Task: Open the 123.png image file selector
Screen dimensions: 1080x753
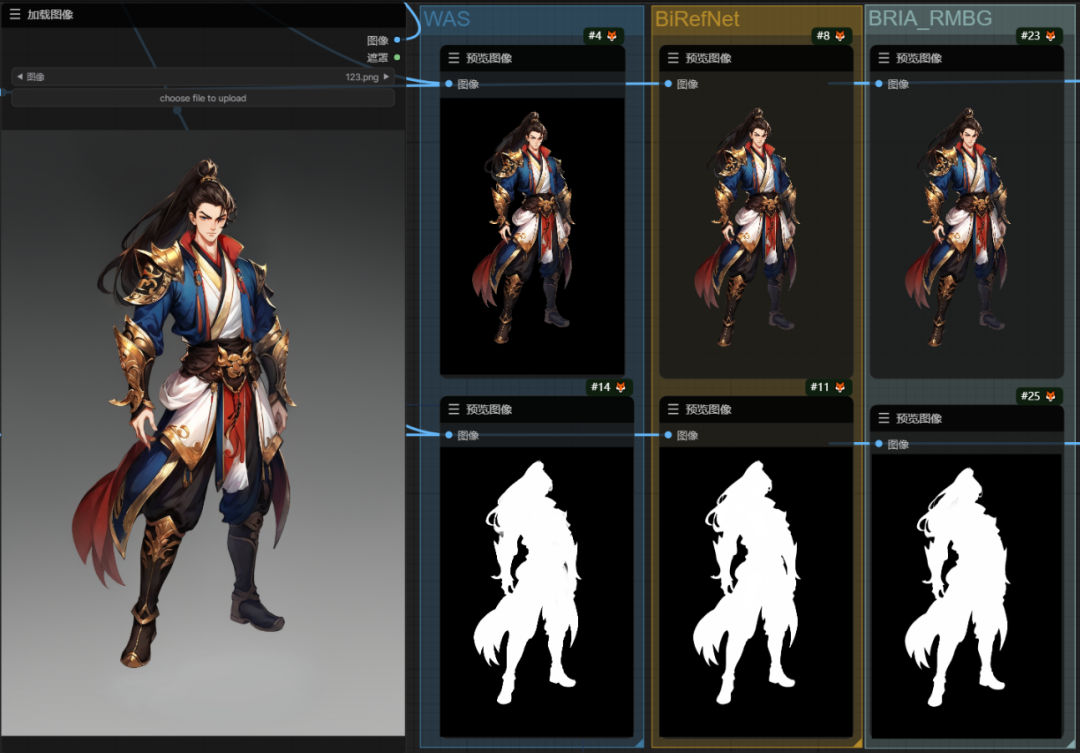Action: click(x=200, y=76)
